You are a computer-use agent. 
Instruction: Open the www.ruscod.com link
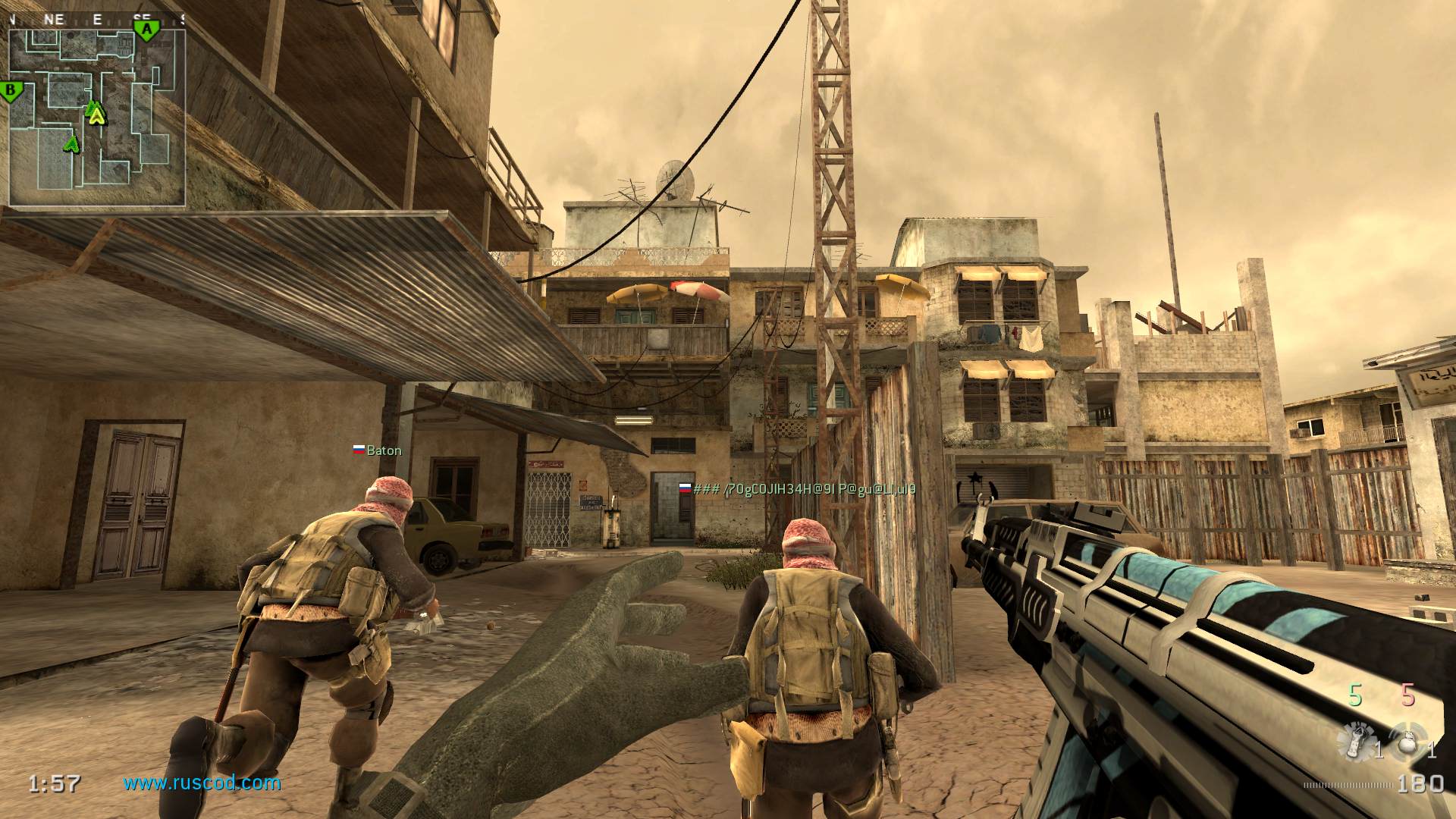[x=202, y=783]
